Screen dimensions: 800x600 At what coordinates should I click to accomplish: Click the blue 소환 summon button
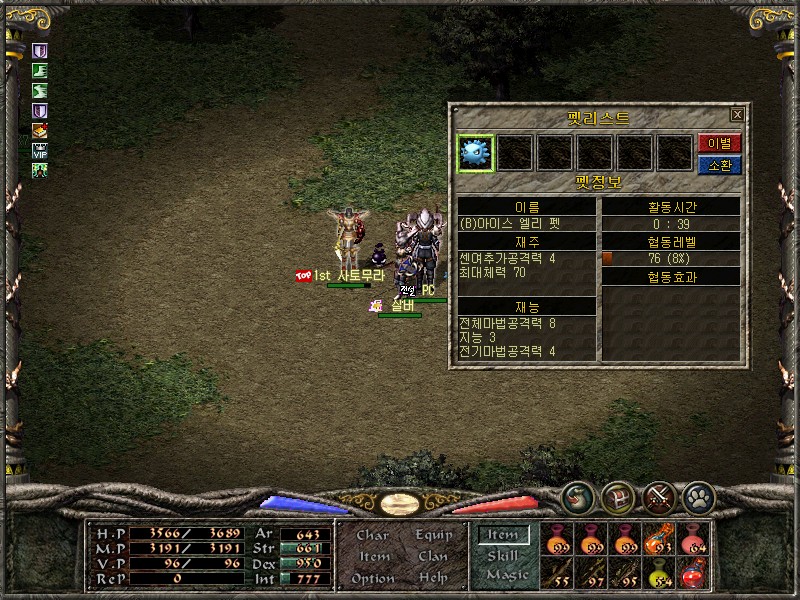(x=719, y=165)
